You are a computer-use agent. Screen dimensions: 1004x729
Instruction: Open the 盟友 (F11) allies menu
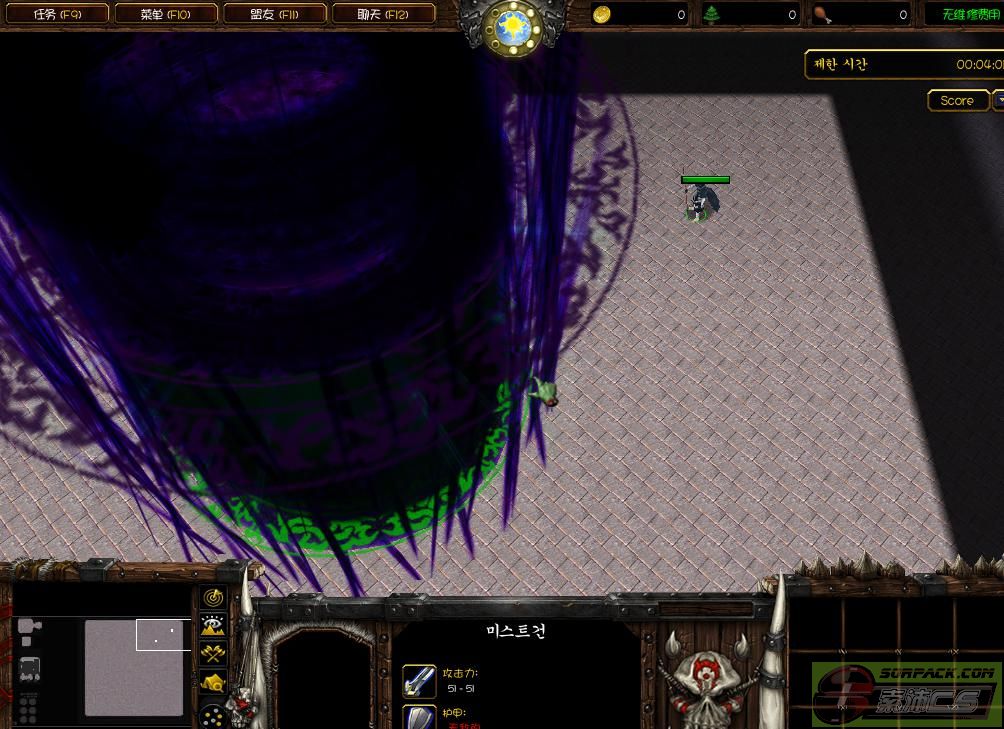click(275, 14)
